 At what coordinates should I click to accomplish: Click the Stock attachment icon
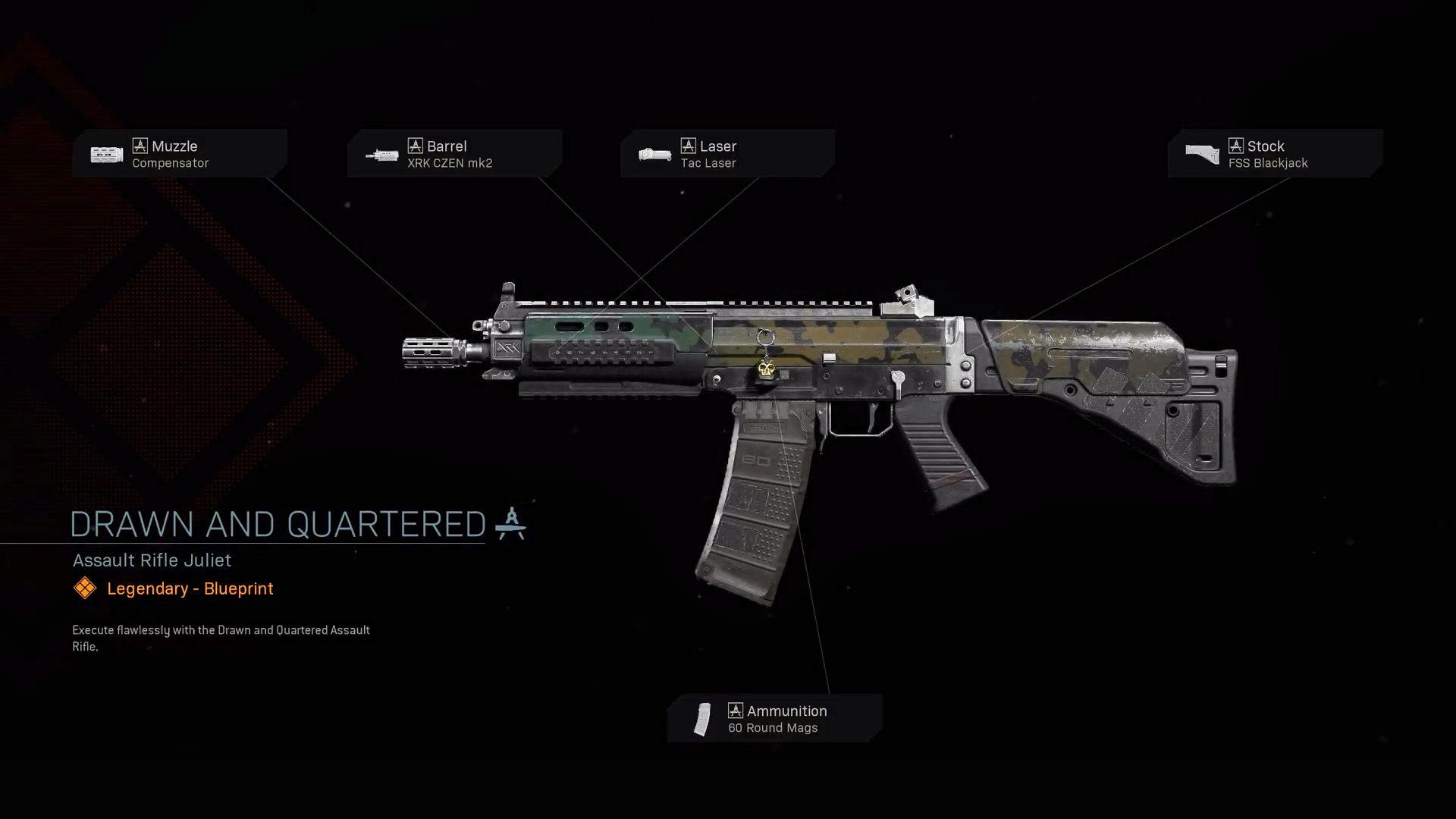pos(1202,153)
